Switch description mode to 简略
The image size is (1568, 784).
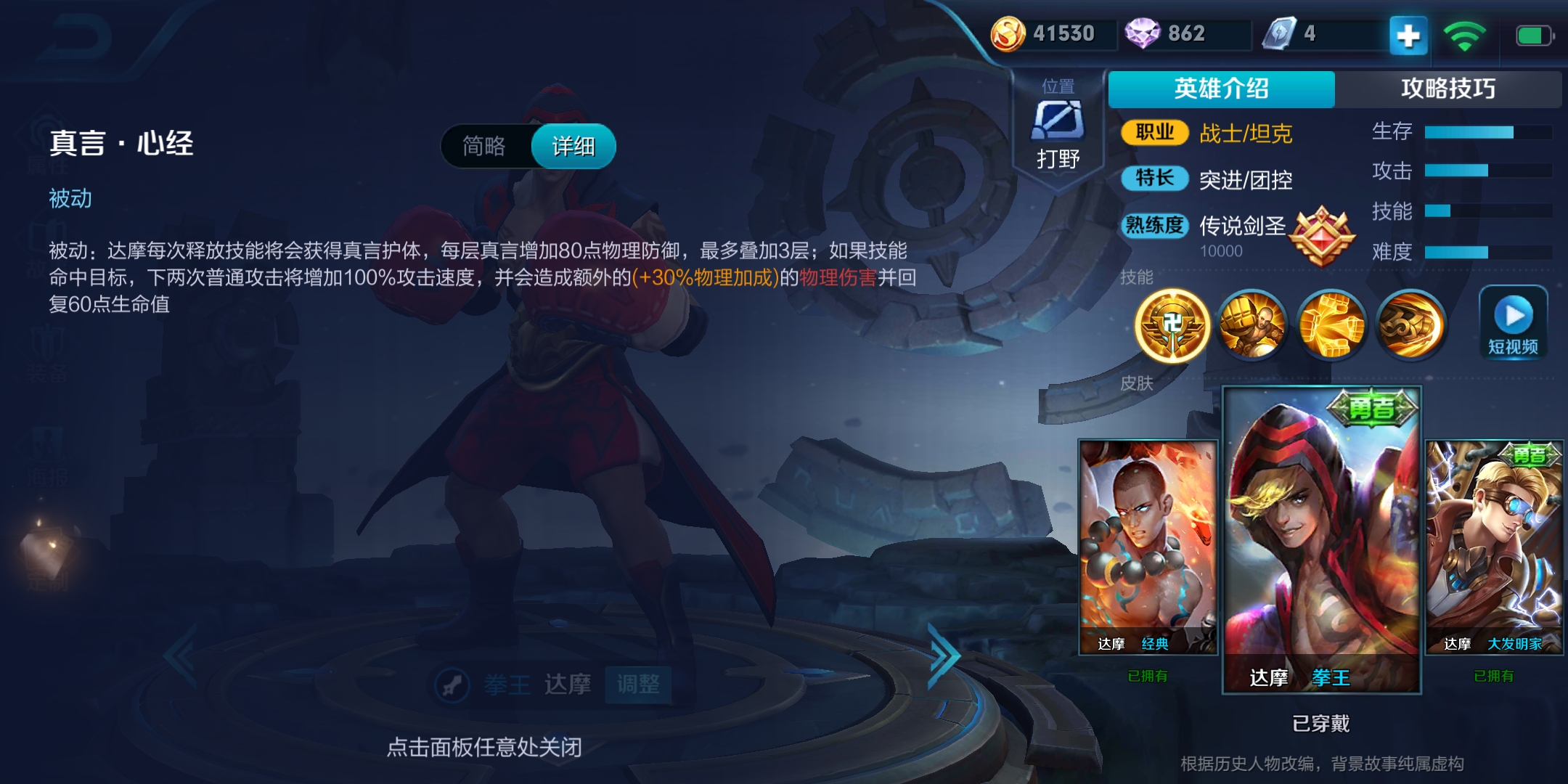click(x=485, y=146)
